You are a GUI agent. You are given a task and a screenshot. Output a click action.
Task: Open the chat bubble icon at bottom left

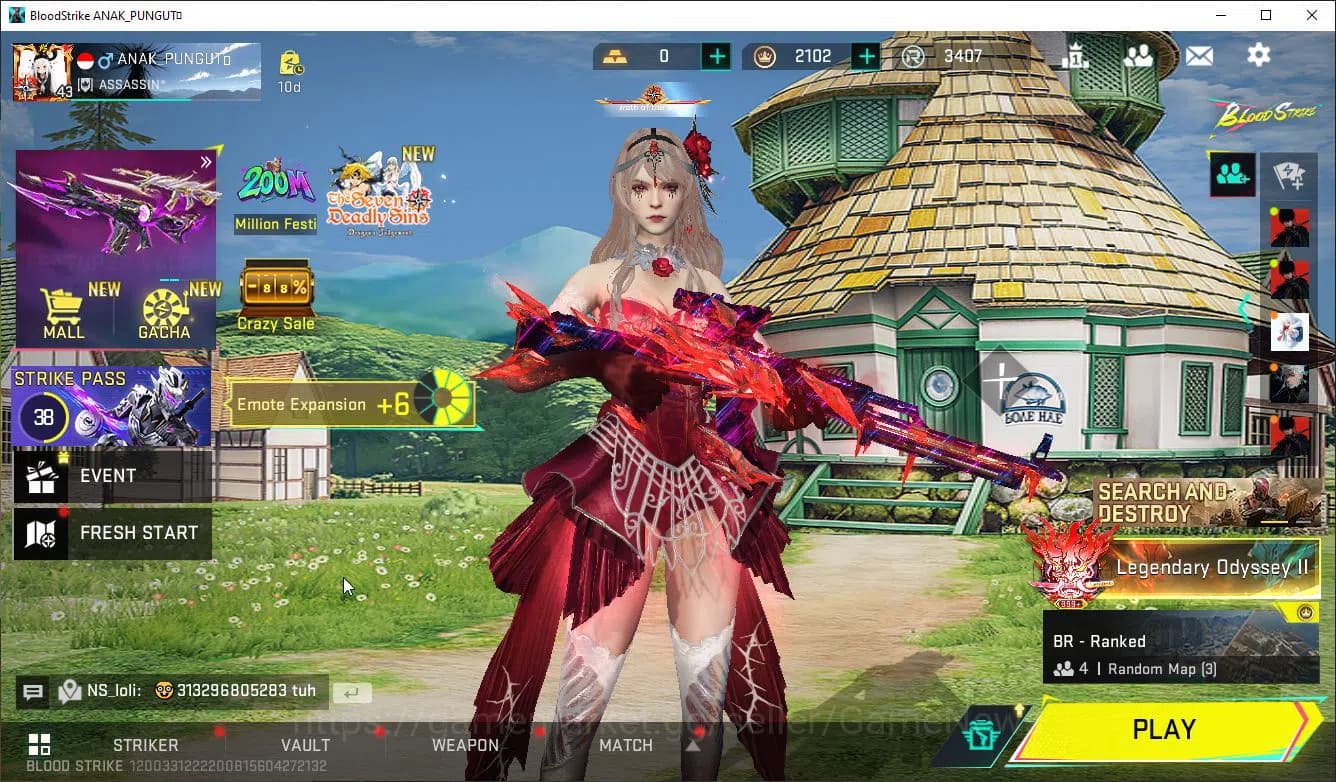pyautogui.click(x=33, y=691)
